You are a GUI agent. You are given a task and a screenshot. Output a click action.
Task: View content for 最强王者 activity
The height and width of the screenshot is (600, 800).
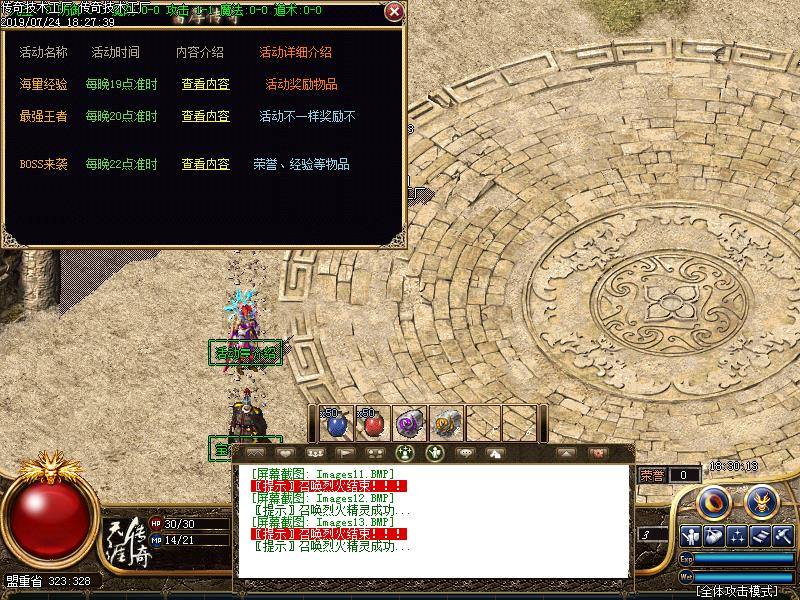[x=205, y=117]
